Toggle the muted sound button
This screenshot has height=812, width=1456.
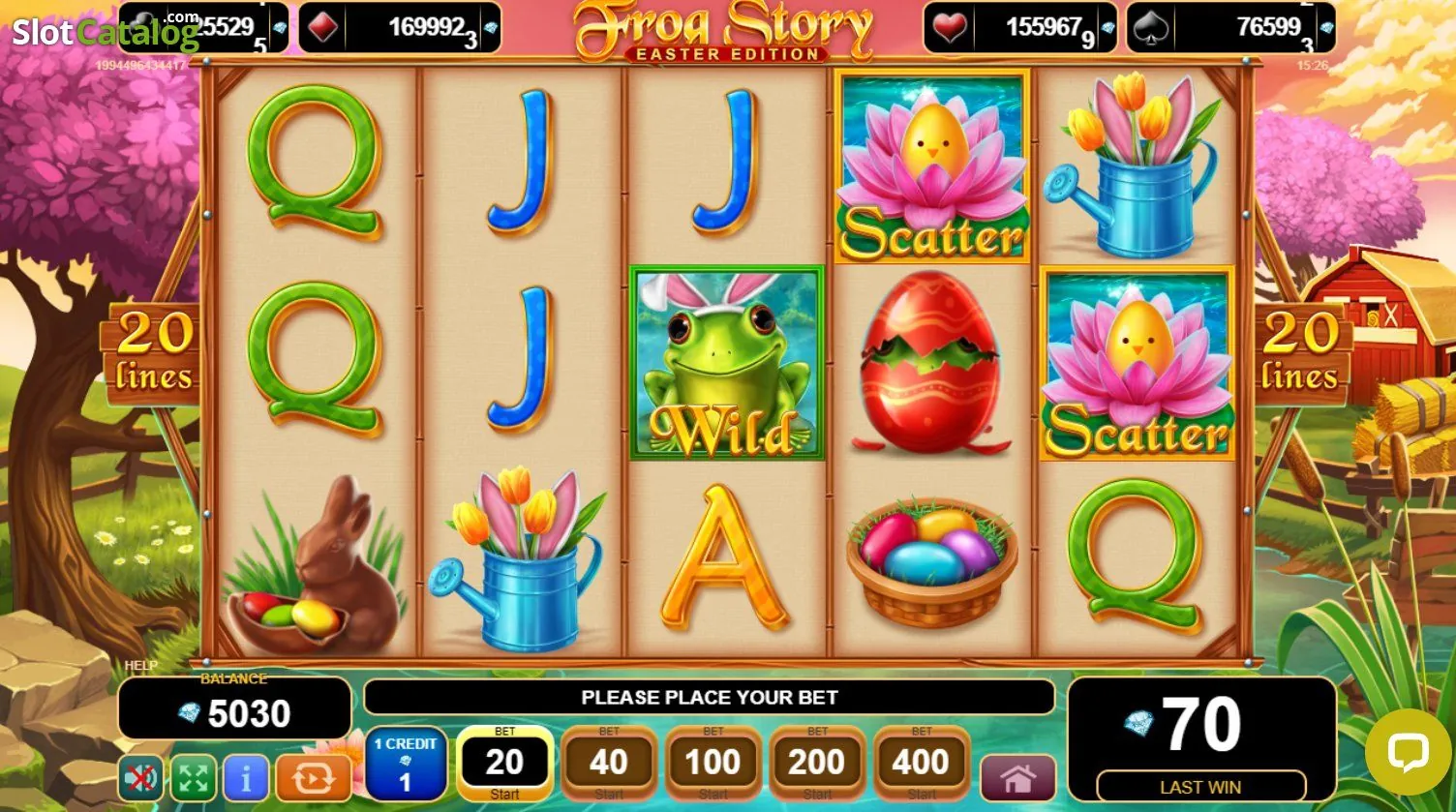(141, 778)
